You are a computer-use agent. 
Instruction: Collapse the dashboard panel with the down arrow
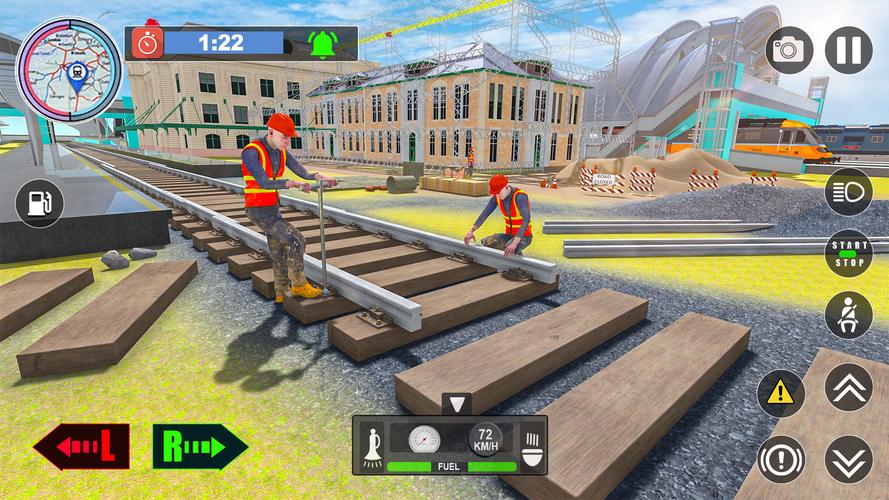click(x=457, y=405)
